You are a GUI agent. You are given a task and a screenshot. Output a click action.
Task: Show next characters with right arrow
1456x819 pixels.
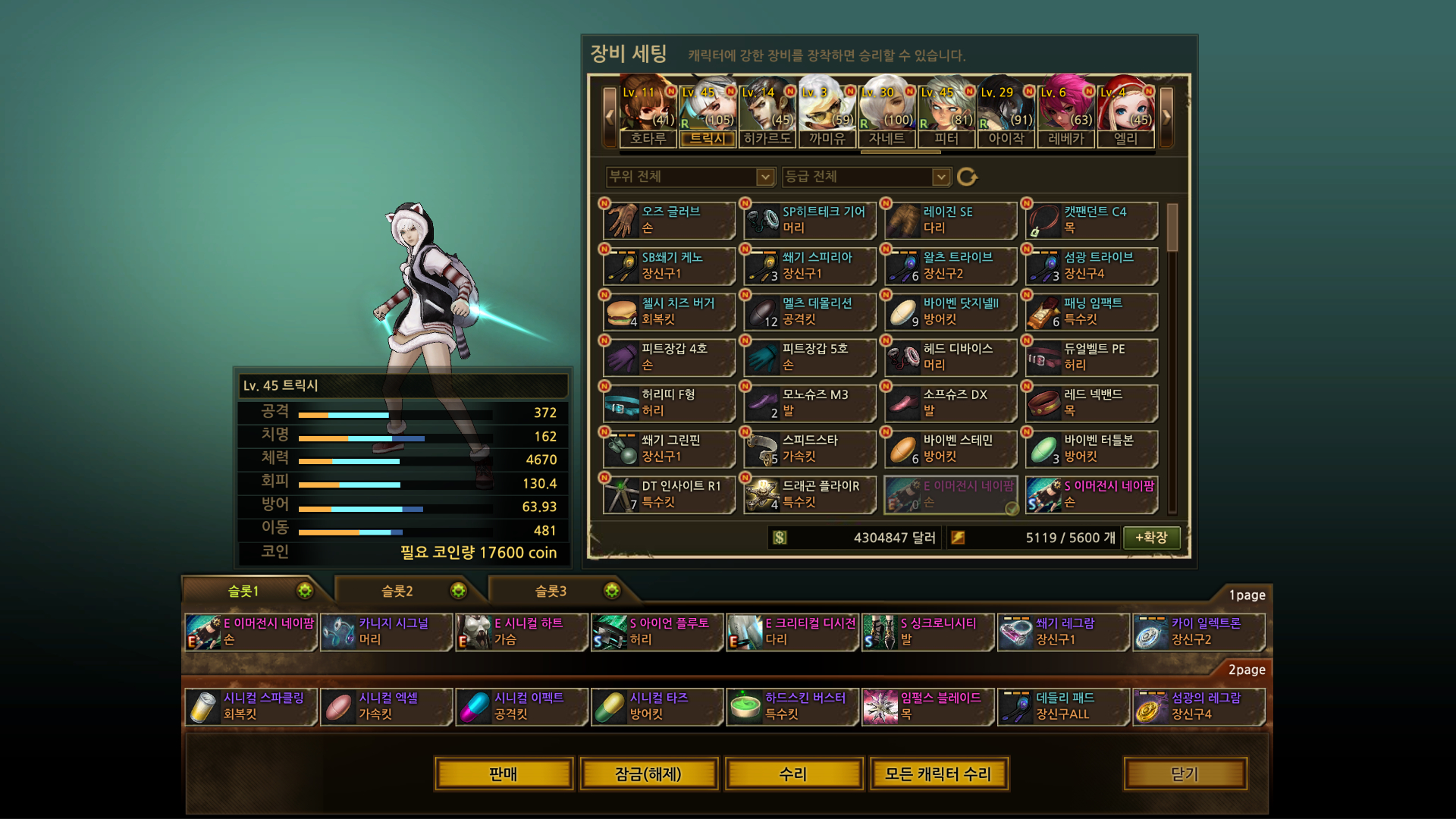point(1166,118)
